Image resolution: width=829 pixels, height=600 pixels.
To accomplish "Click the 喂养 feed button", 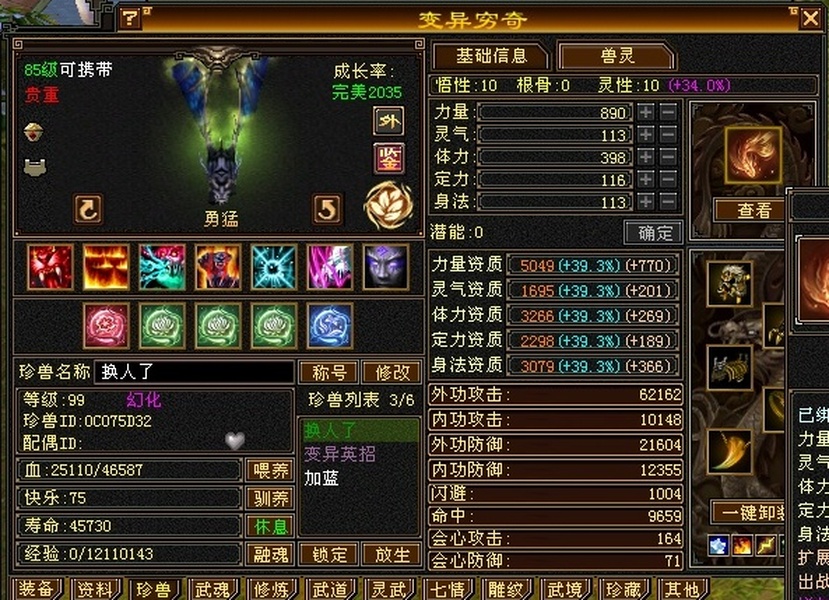I will coord(269,470).
